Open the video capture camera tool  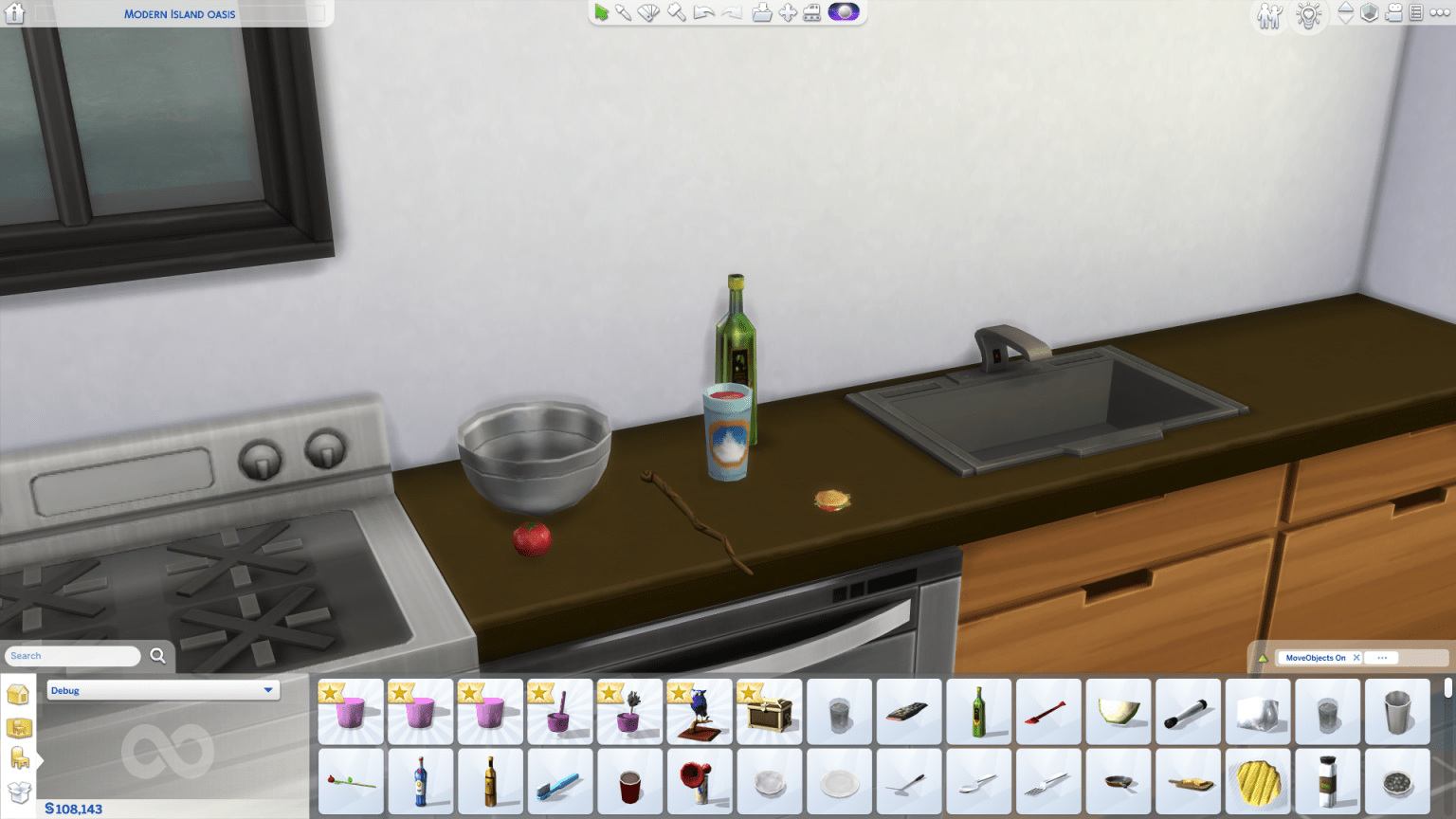coord(1393,14)
